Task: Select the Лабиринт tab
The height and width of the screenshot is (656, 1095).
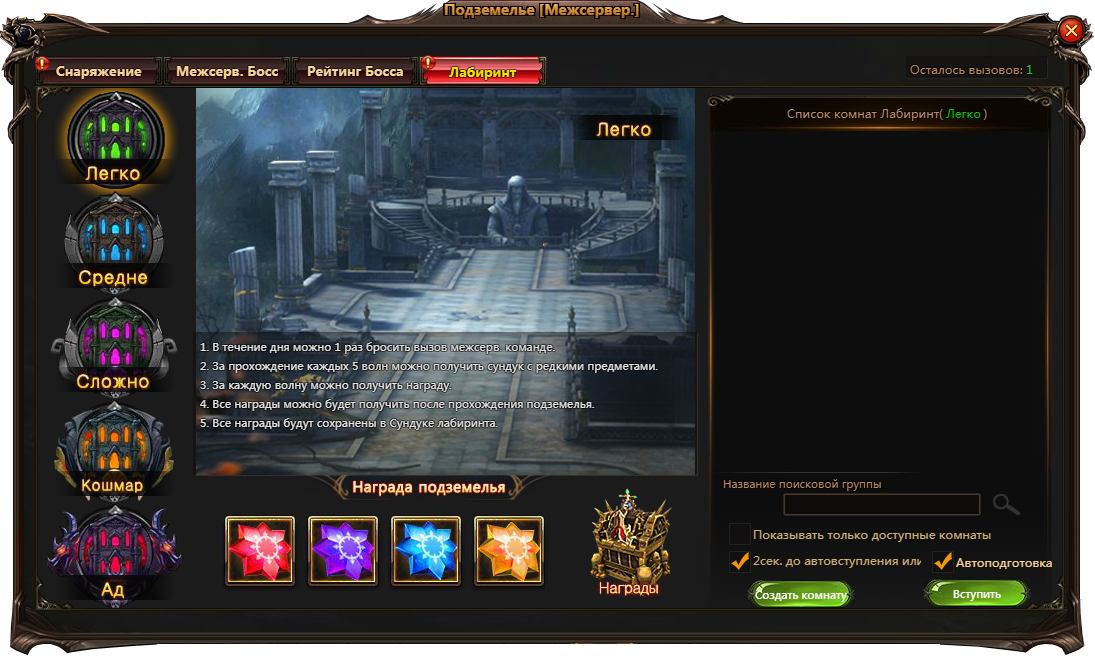Action: pos(483,71)
